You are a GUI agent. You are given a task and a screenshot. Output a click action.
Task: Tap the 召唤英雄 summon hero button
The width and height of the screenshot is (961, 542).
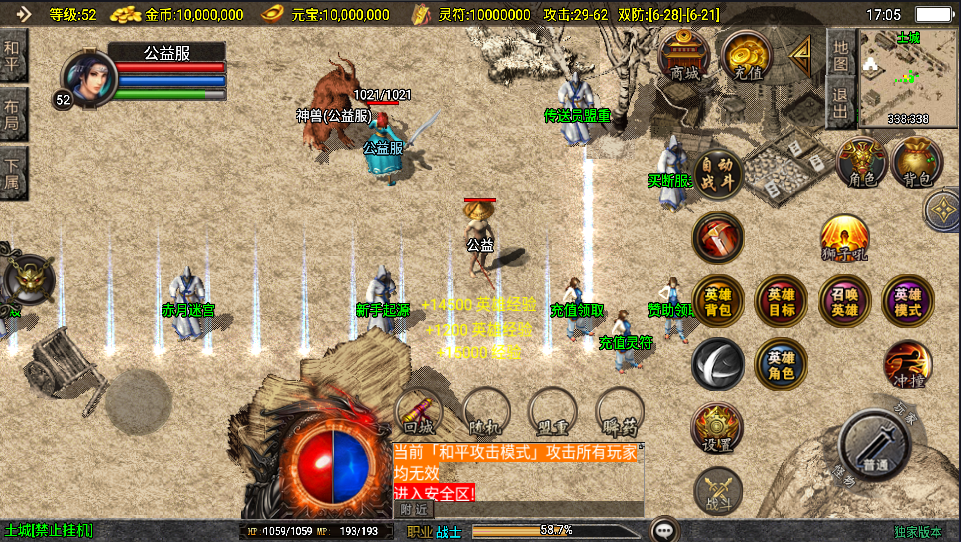(845, 301)
